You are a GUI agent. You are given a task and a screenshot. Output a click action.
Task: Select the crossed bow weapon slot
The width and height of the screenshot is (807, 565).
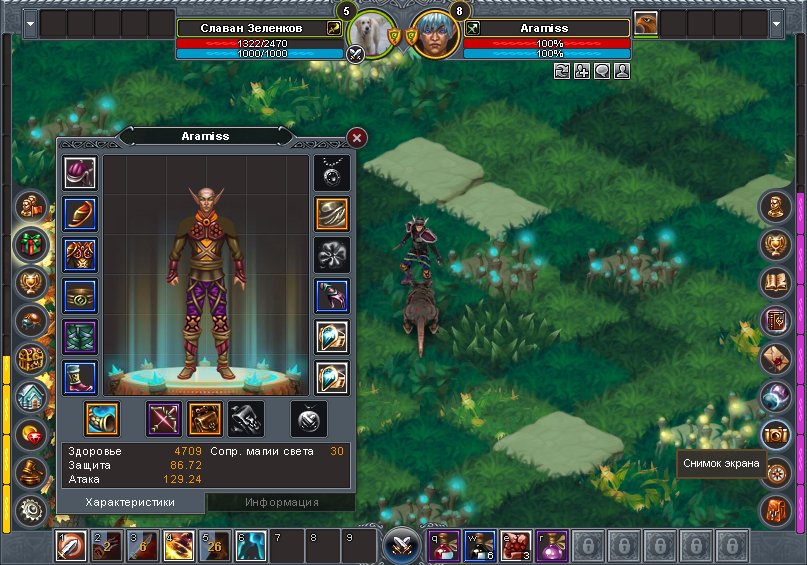click(x=163, y=418)
